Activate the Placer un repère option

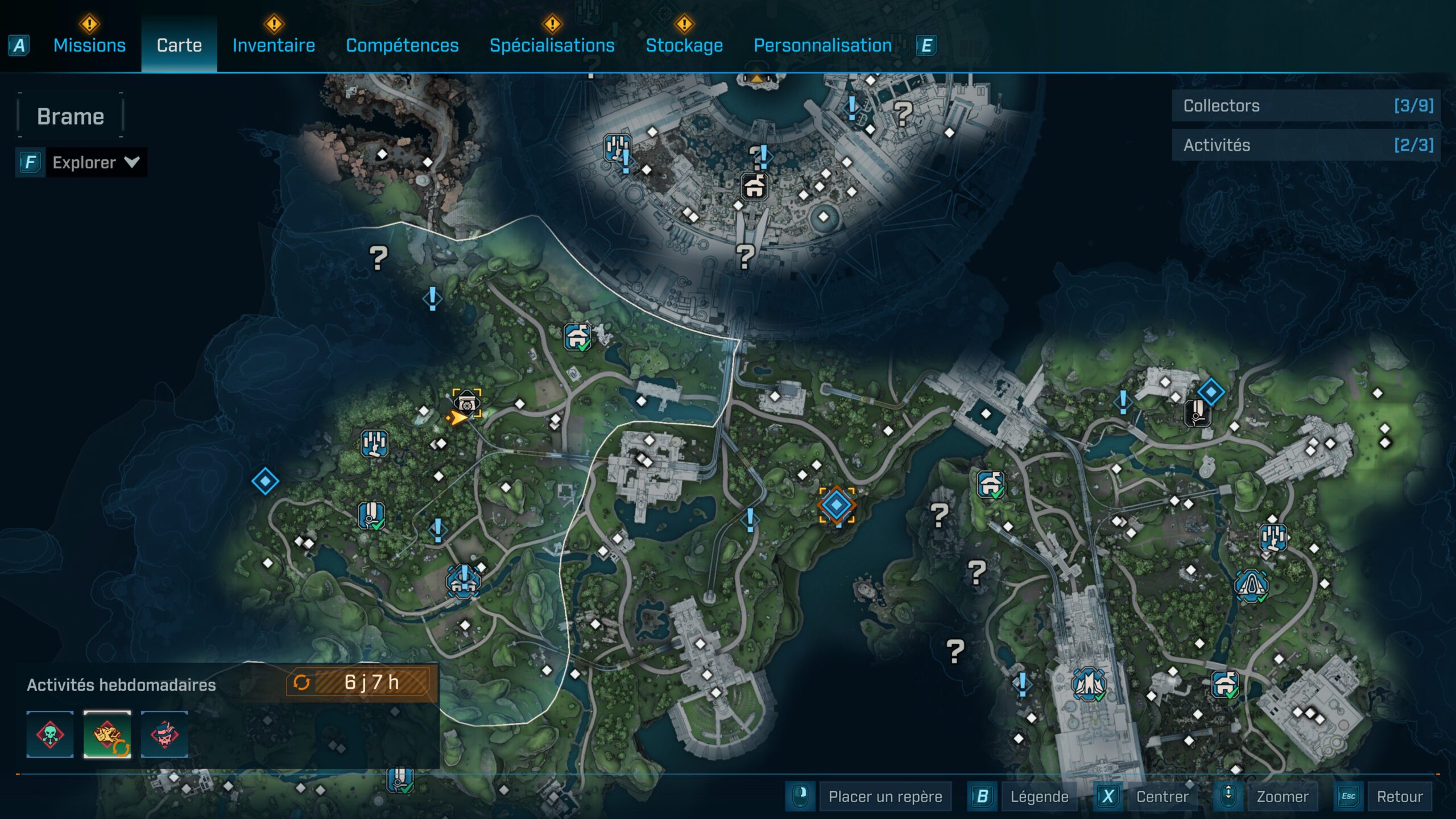tap(885, 796)
